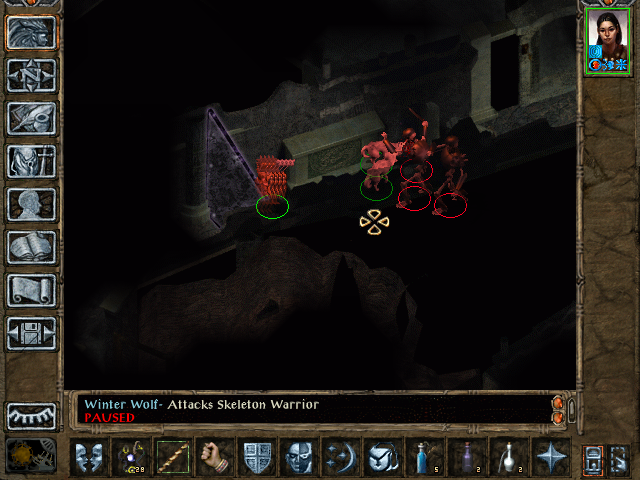Use the blue potion quick item

[424, 458]
